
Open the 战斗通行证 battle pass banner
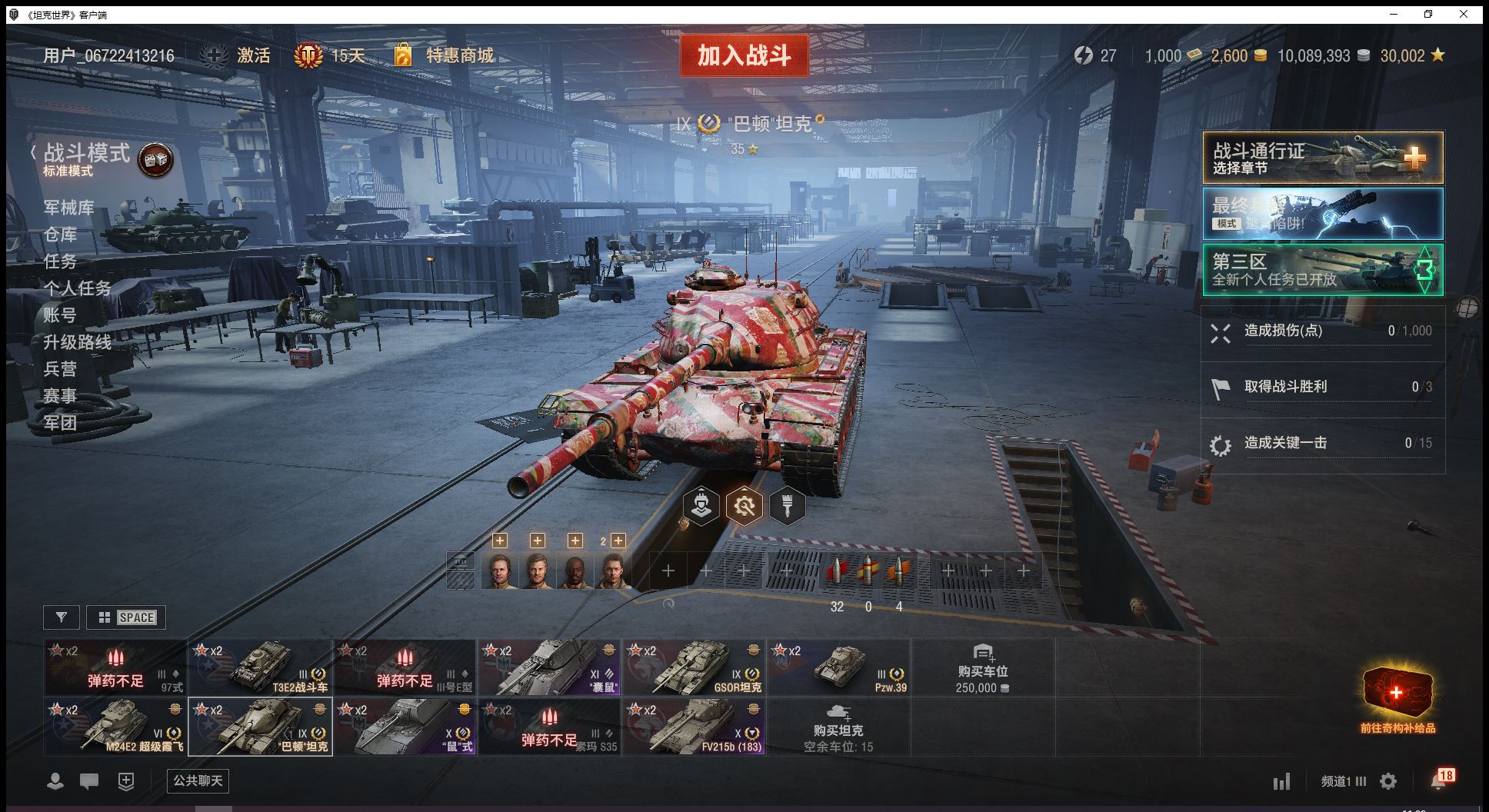pyautogui.click(x=1322, y=158)
